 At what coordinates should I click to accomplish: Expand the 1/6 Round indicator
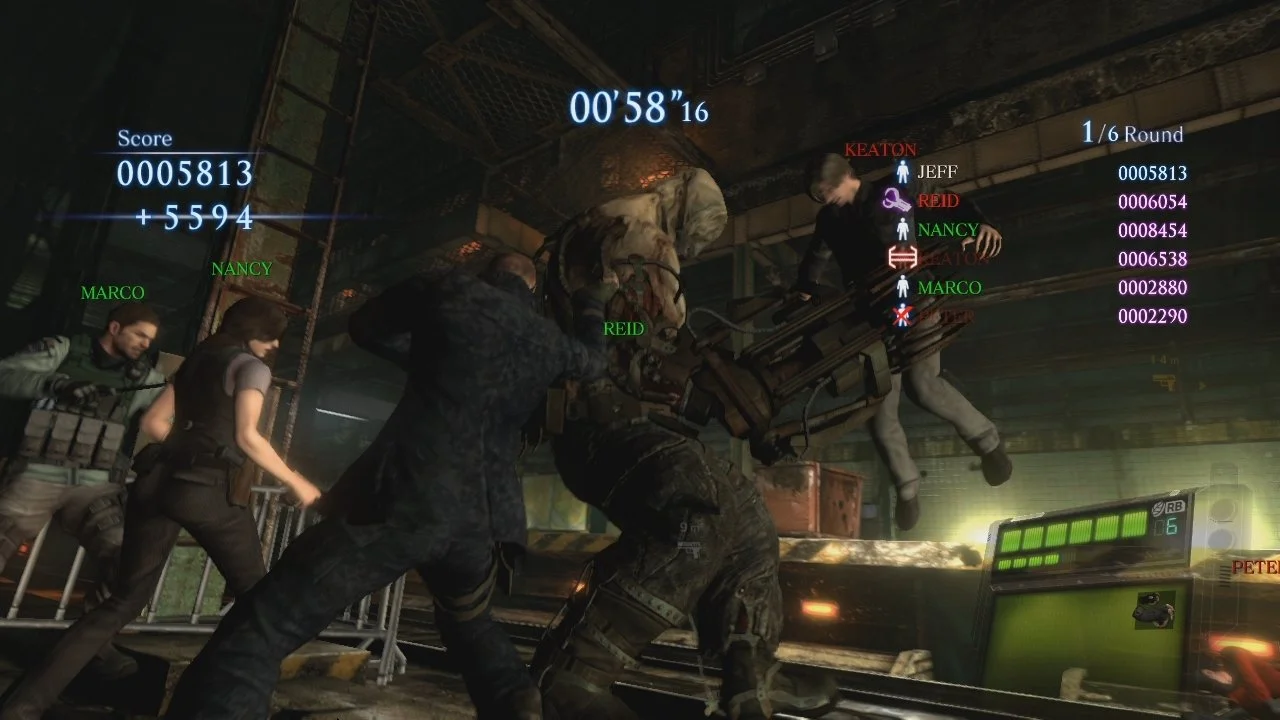point(1130,132)
